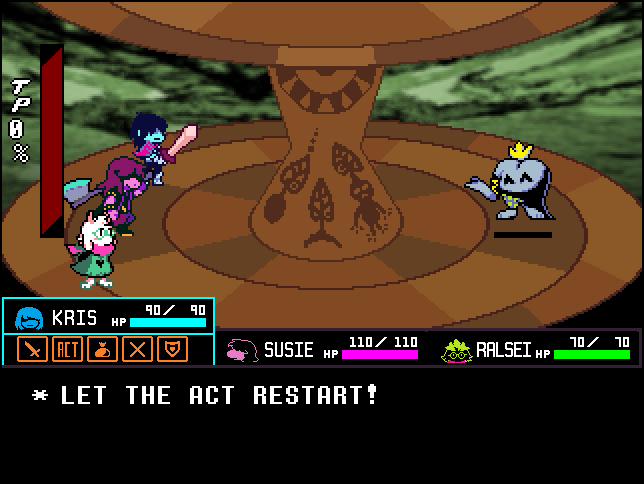Activate the Defend shield command
The height and width of the screenshot is (484, 644).
point(172,349)
